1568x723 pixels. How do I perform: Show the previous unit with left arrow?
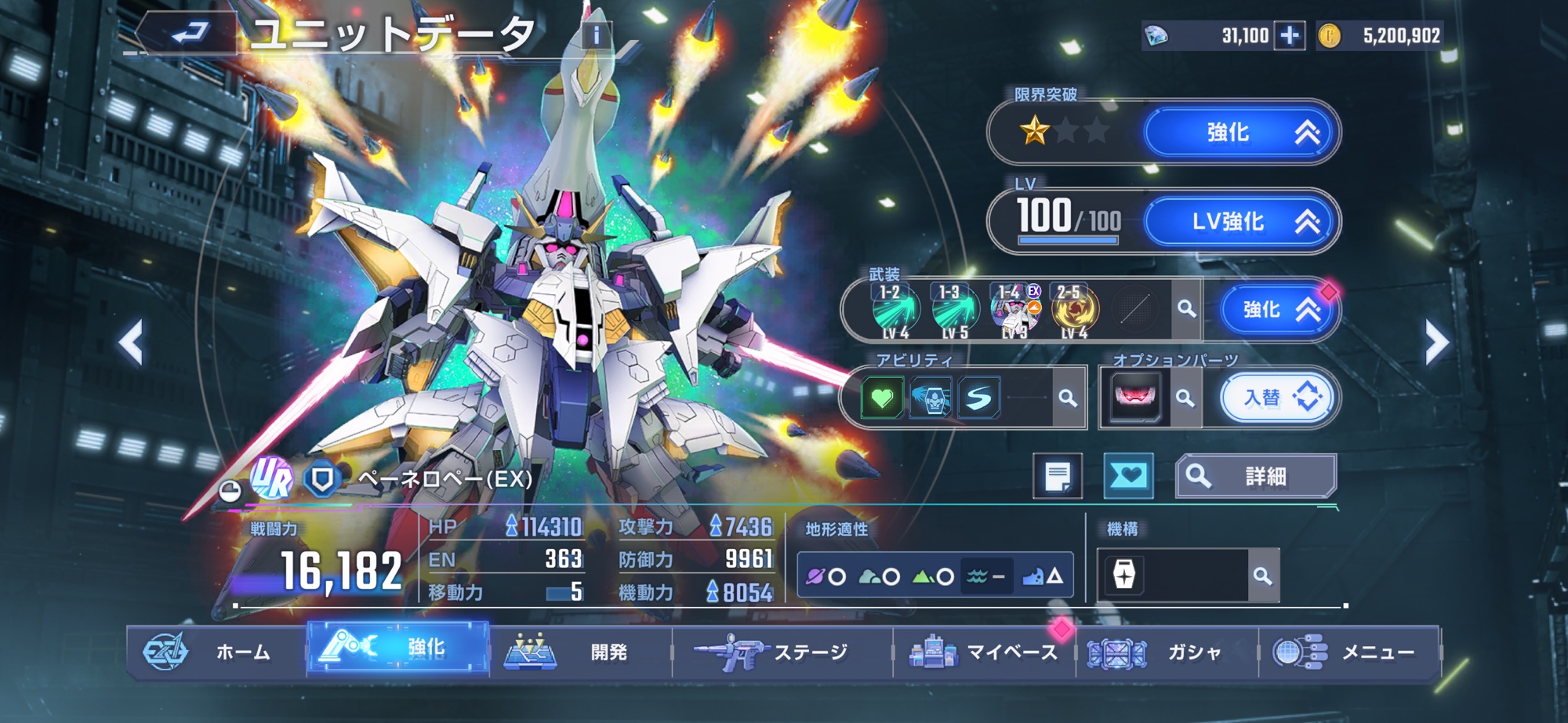pos(131,342)
